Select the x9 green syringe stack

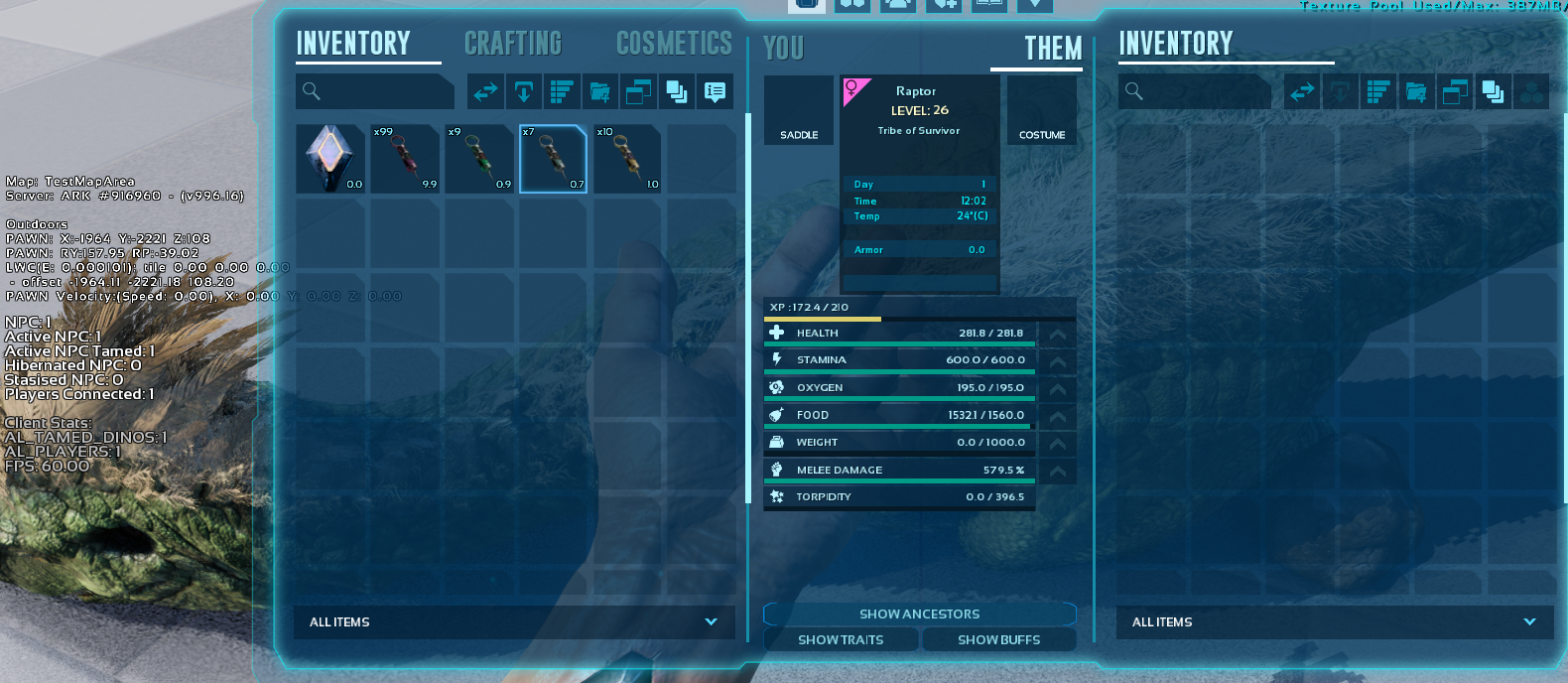[479, 159]
